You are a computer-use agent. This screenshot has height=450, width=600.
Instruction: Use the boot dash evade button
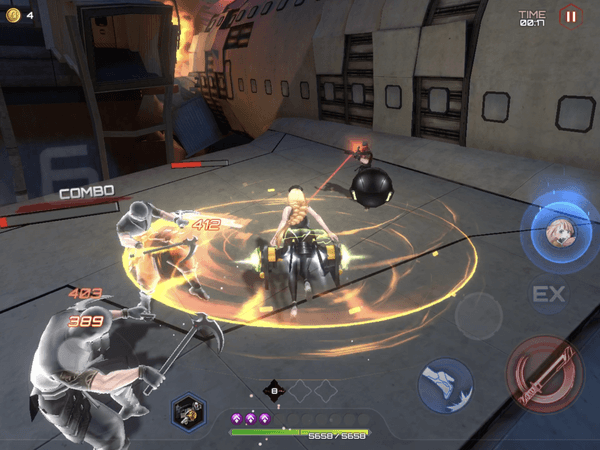444,384
